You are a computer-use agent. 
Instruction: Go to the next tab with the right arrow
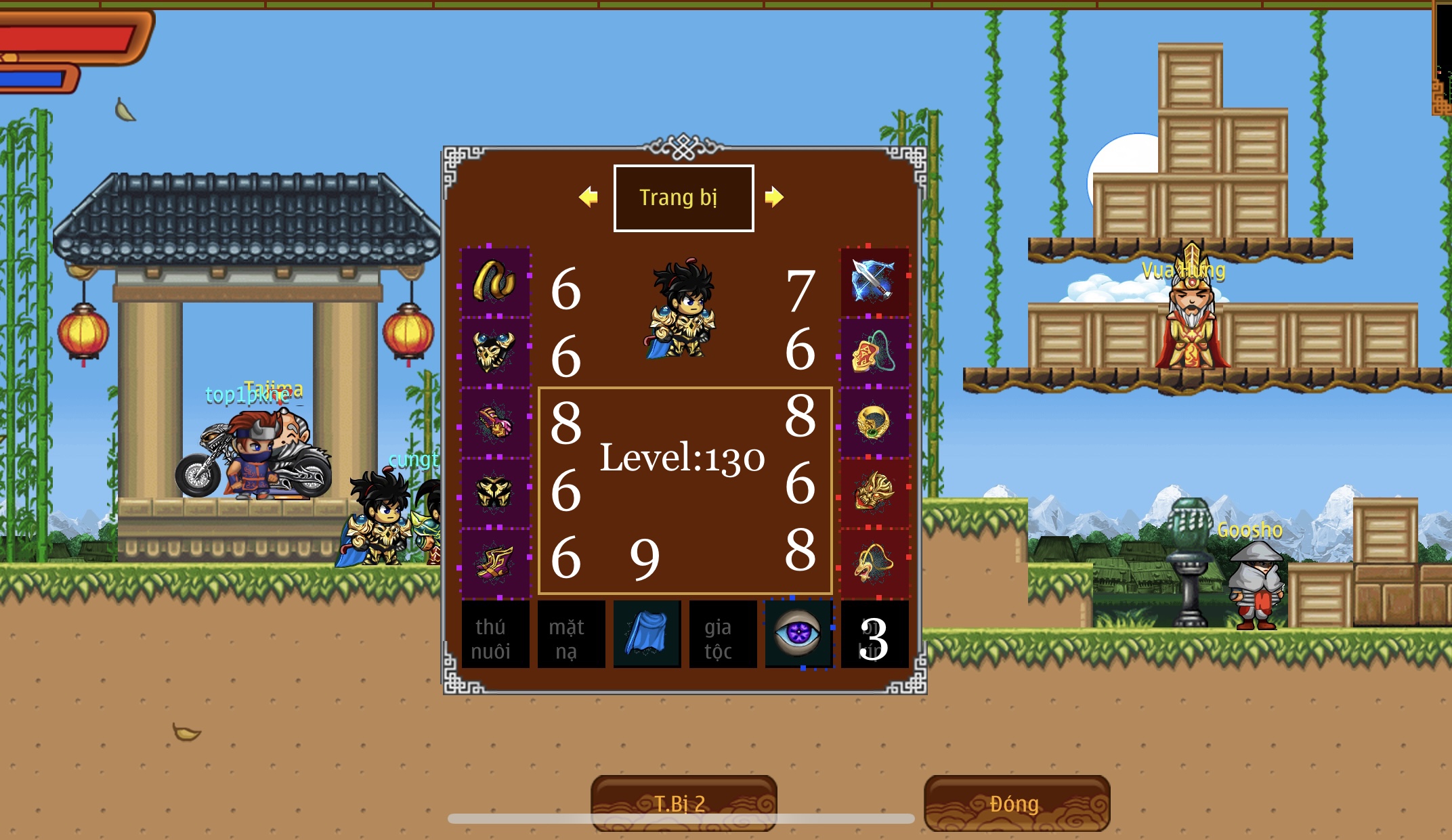tap(773, 197)
